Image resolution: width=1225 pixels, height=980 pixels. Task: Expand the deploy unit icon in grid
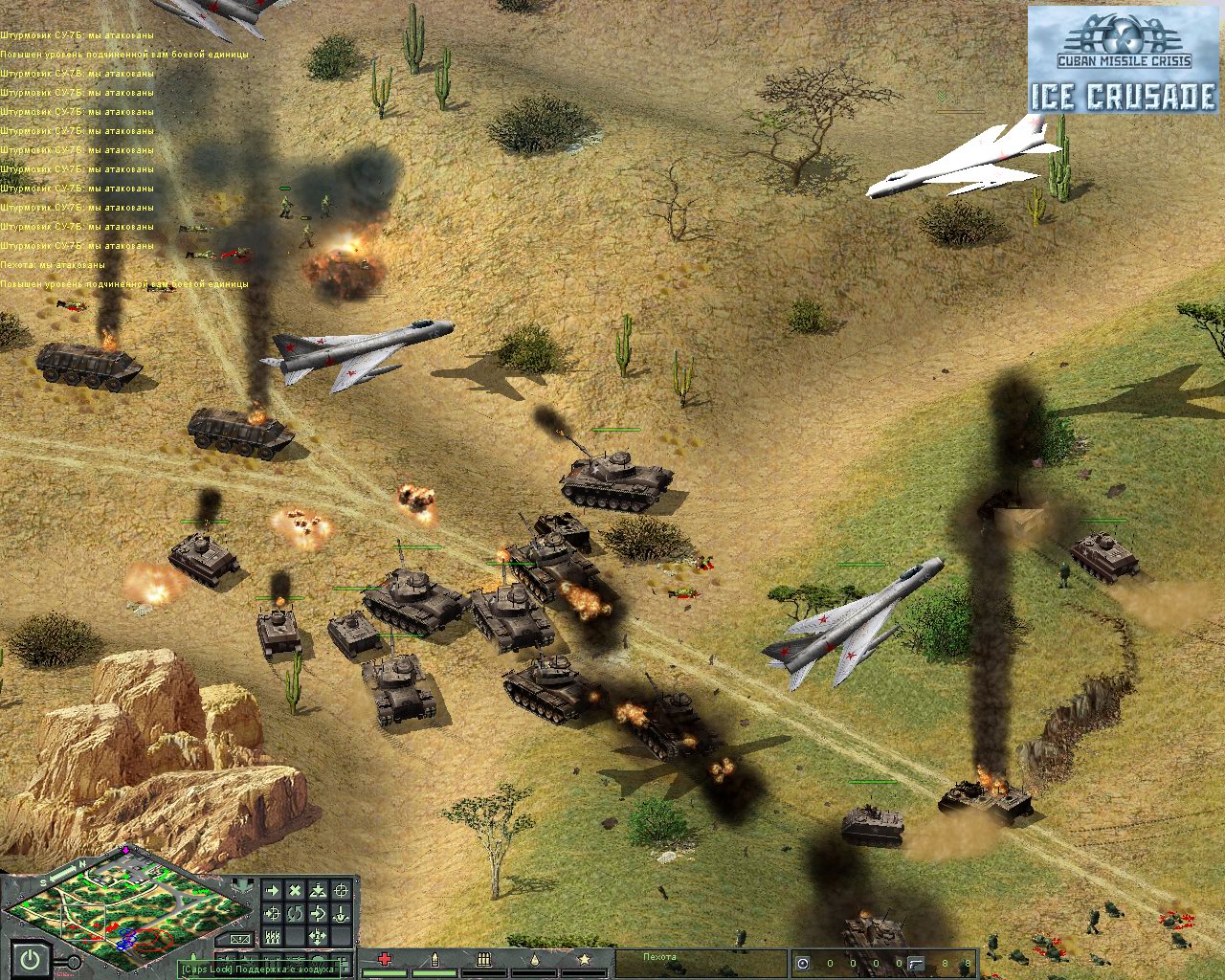click(319, 891)
